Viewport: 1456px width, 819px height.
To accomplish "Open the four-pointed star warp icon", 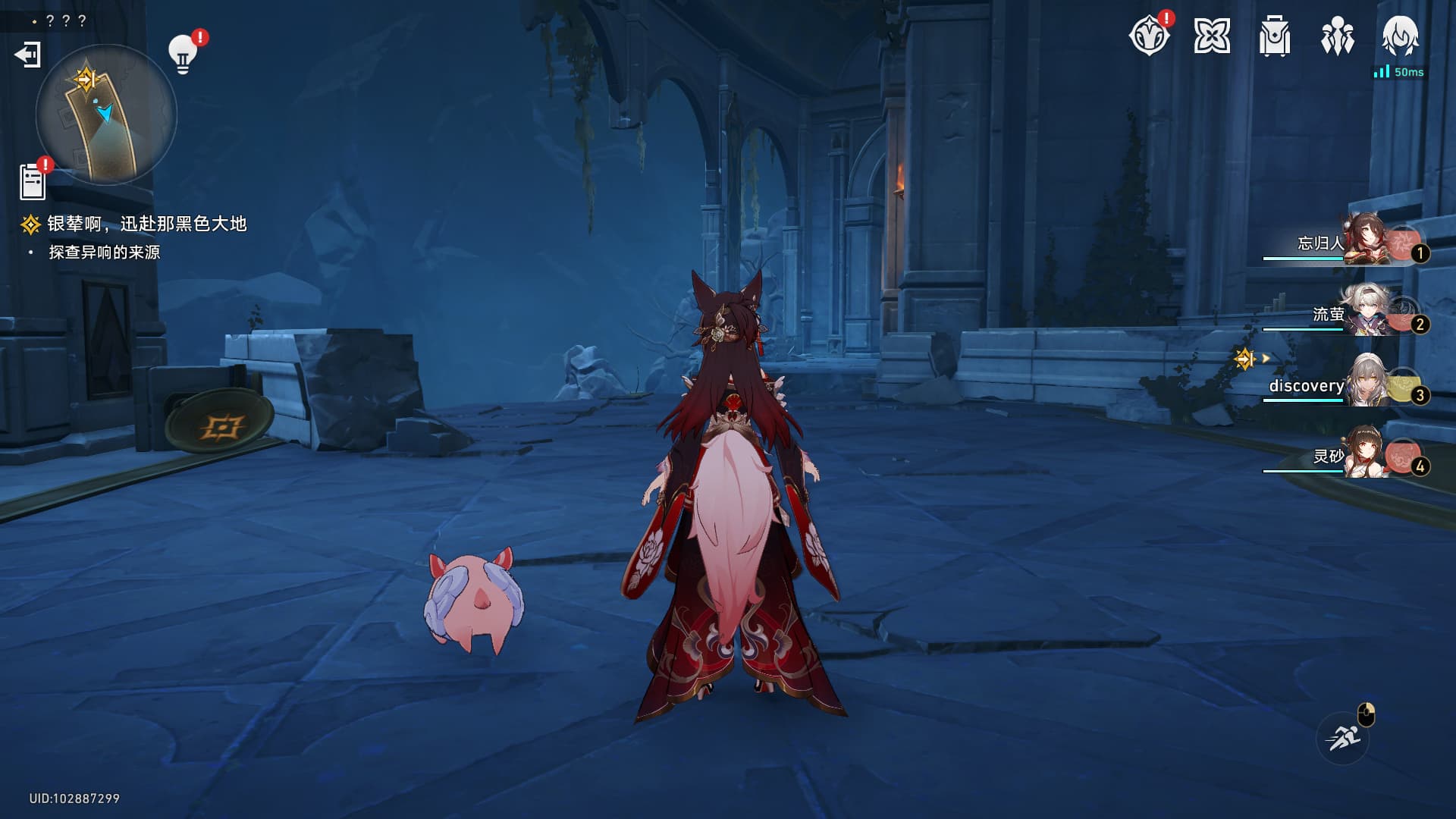I will (x=1212, y=36).
